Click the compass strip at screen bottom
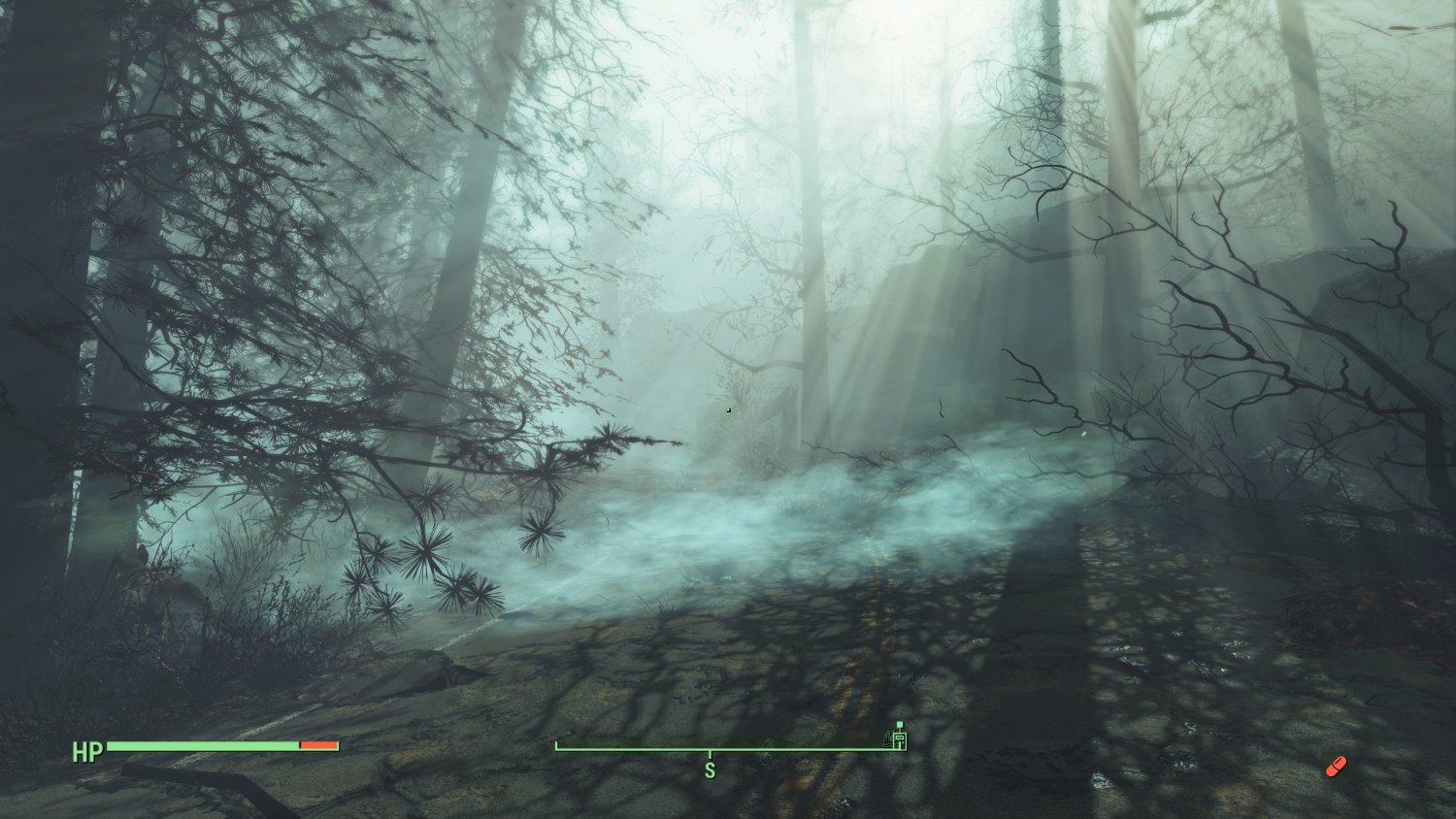 [x=728, y=748]
